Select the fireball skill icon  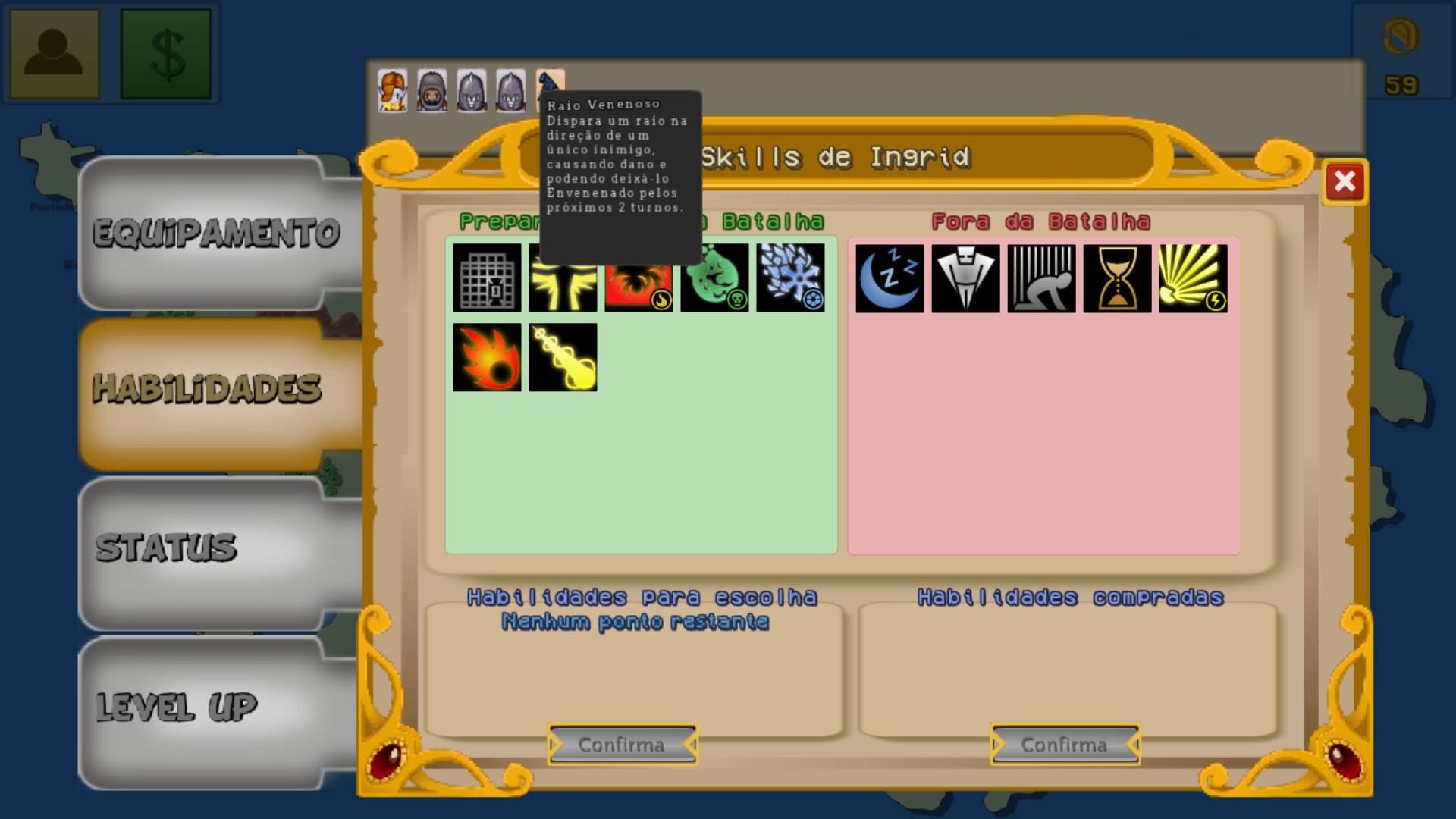click(x=486, y=356)
